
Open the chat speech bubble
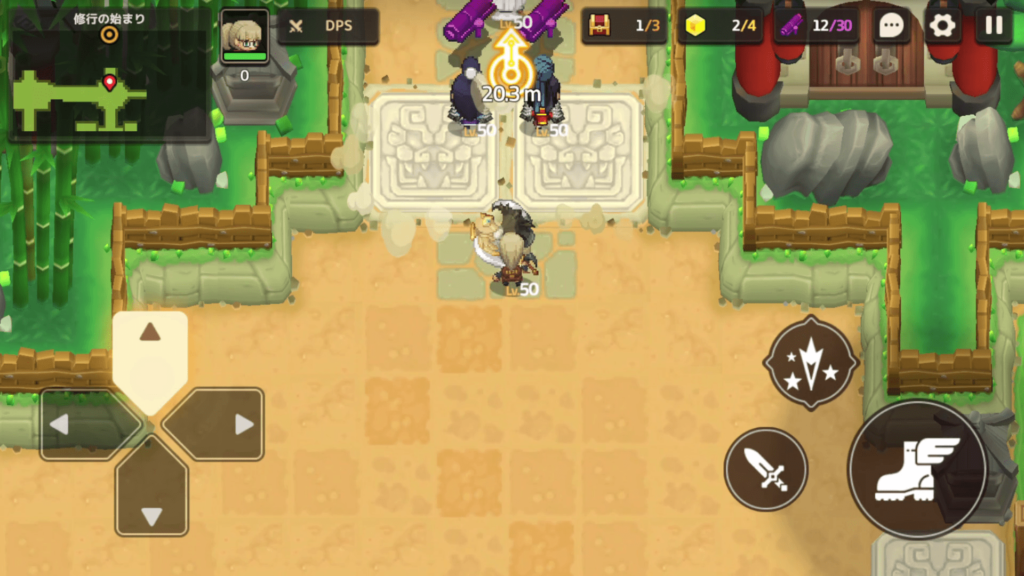click(x=891, y=26)
